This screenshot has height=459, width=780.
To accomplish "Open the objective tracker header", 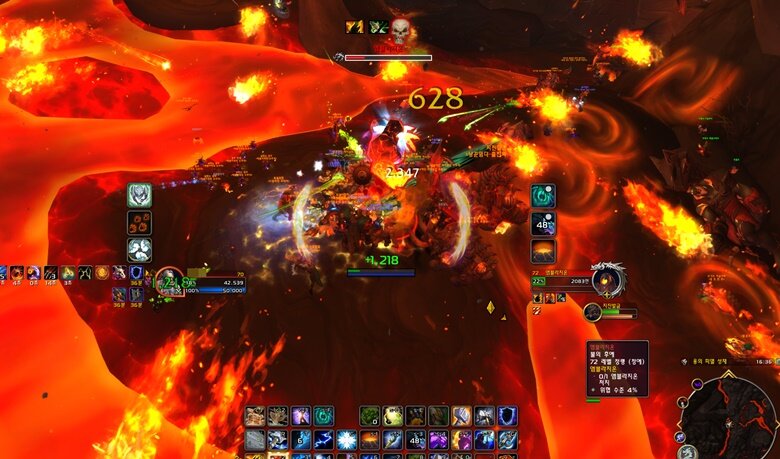I will tap(722, 361).
